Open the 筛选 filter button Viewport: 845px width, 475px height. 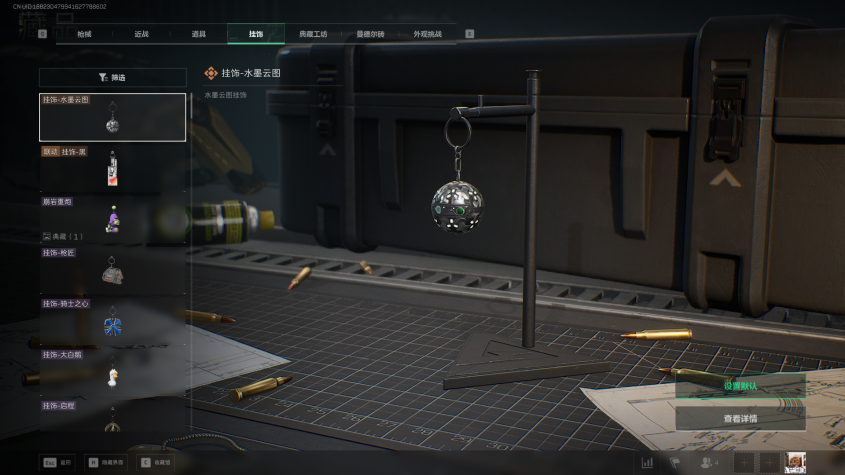click(x=113, y=77)
